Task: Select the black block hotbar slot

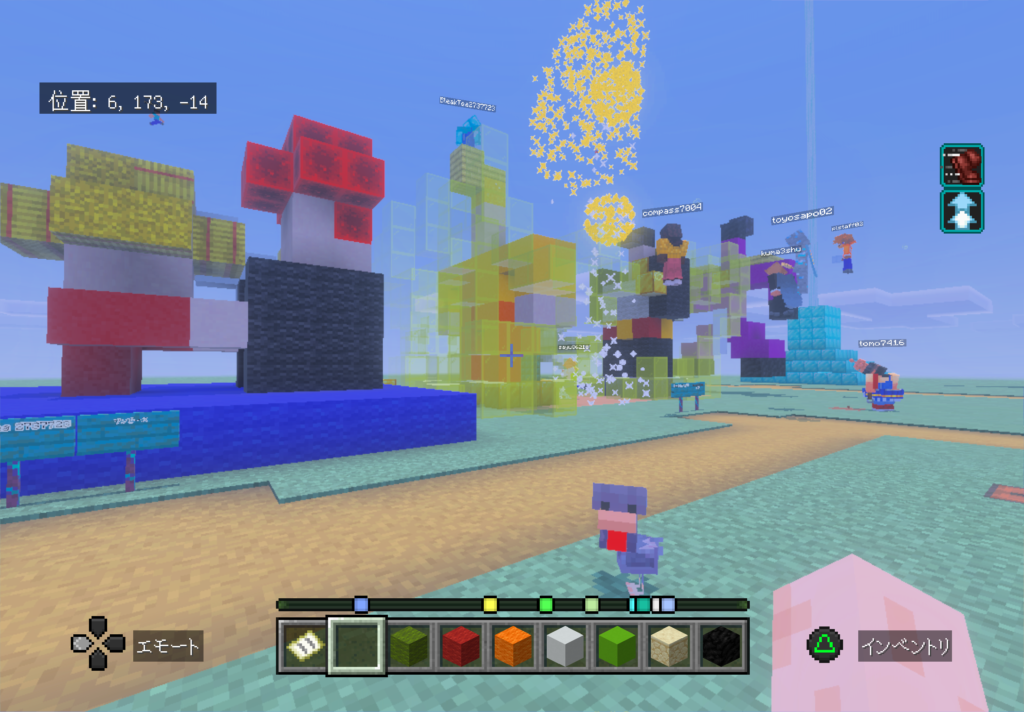Action: coord(721,647)
